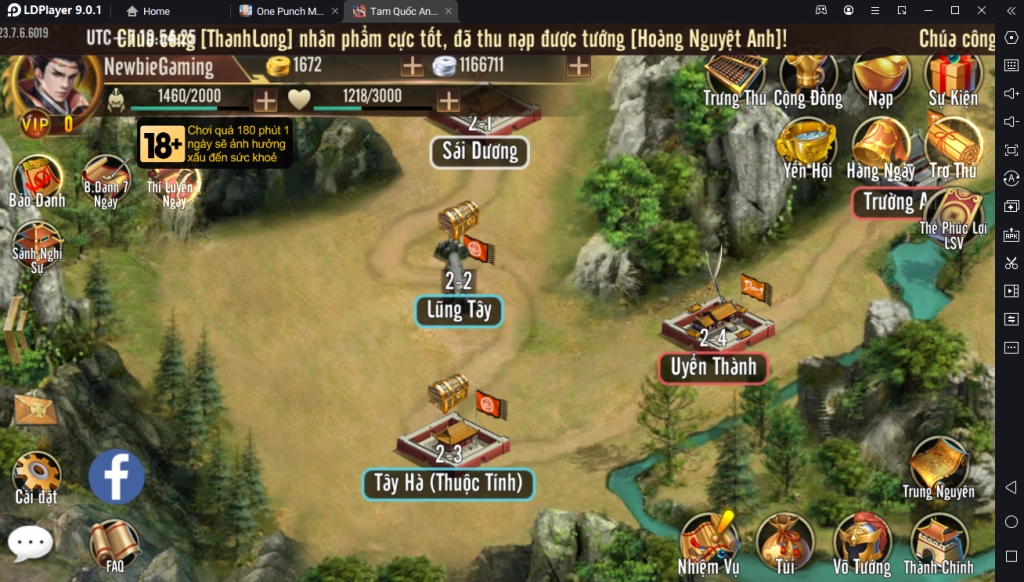Open the Trung Nguyên map scroll
1024x582 pixels.
click(x=938, y=465)
